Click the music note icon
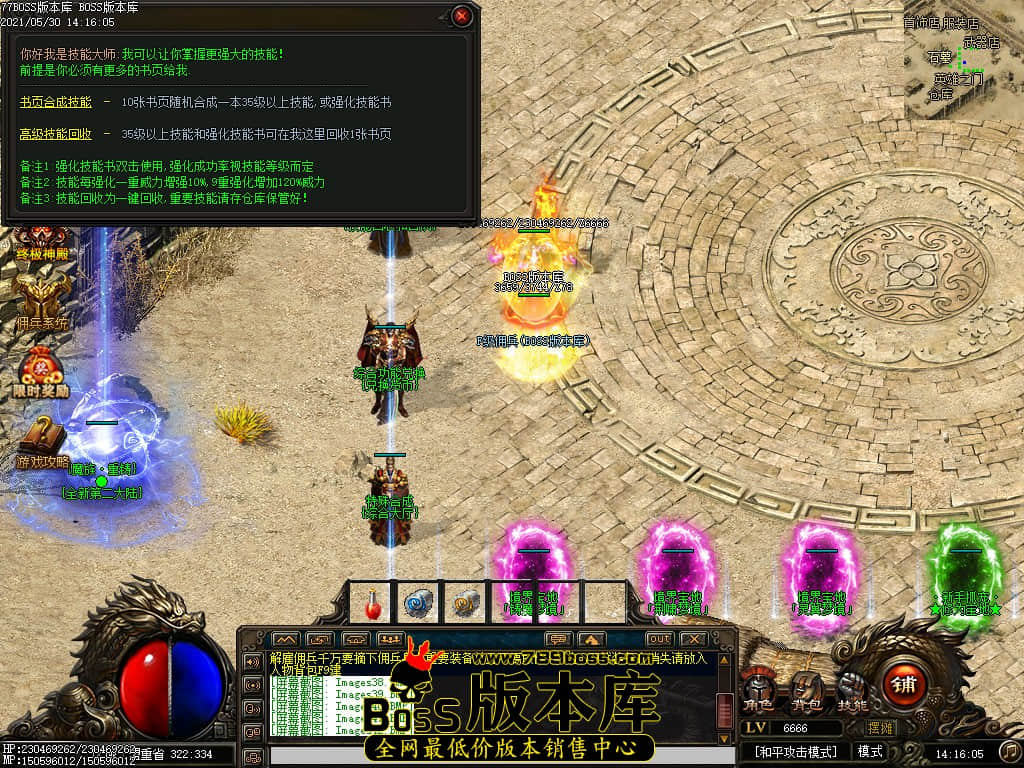The image size is (1024, 768). (x=1010, y=751)
